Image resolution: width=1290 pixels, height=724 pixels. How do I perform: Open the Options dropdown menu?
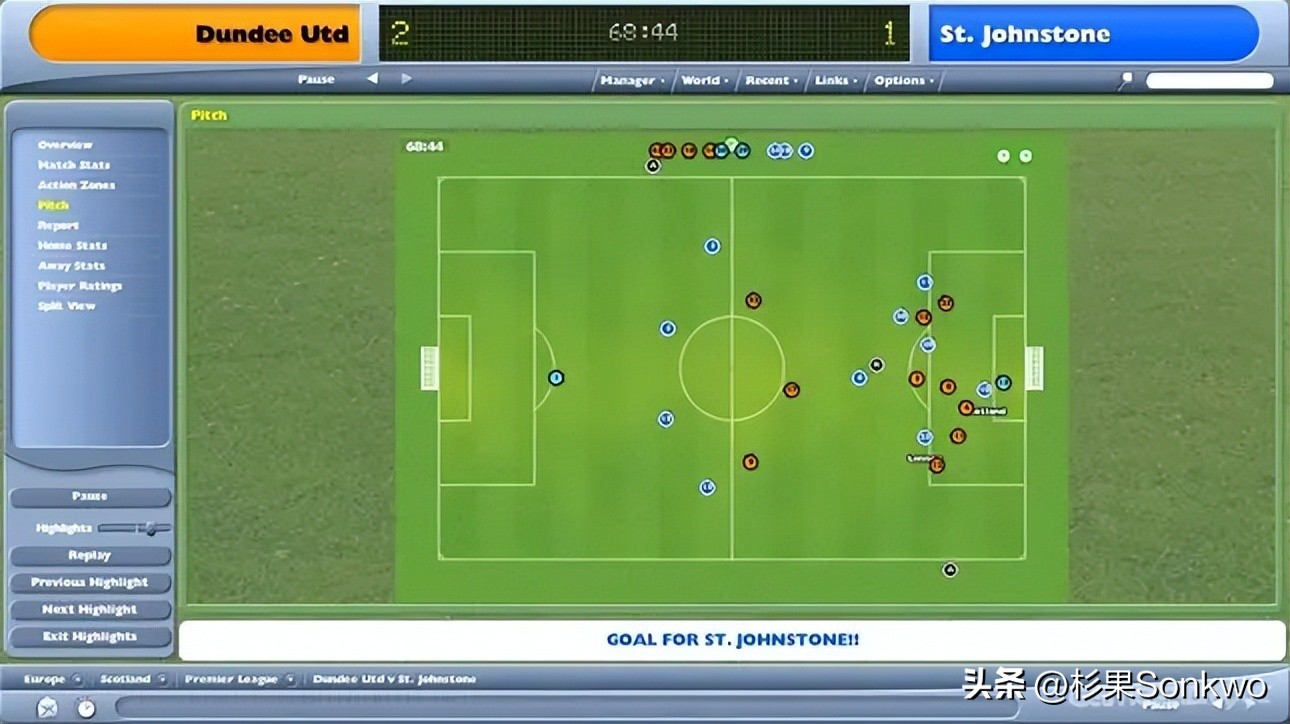click(902, 81)
